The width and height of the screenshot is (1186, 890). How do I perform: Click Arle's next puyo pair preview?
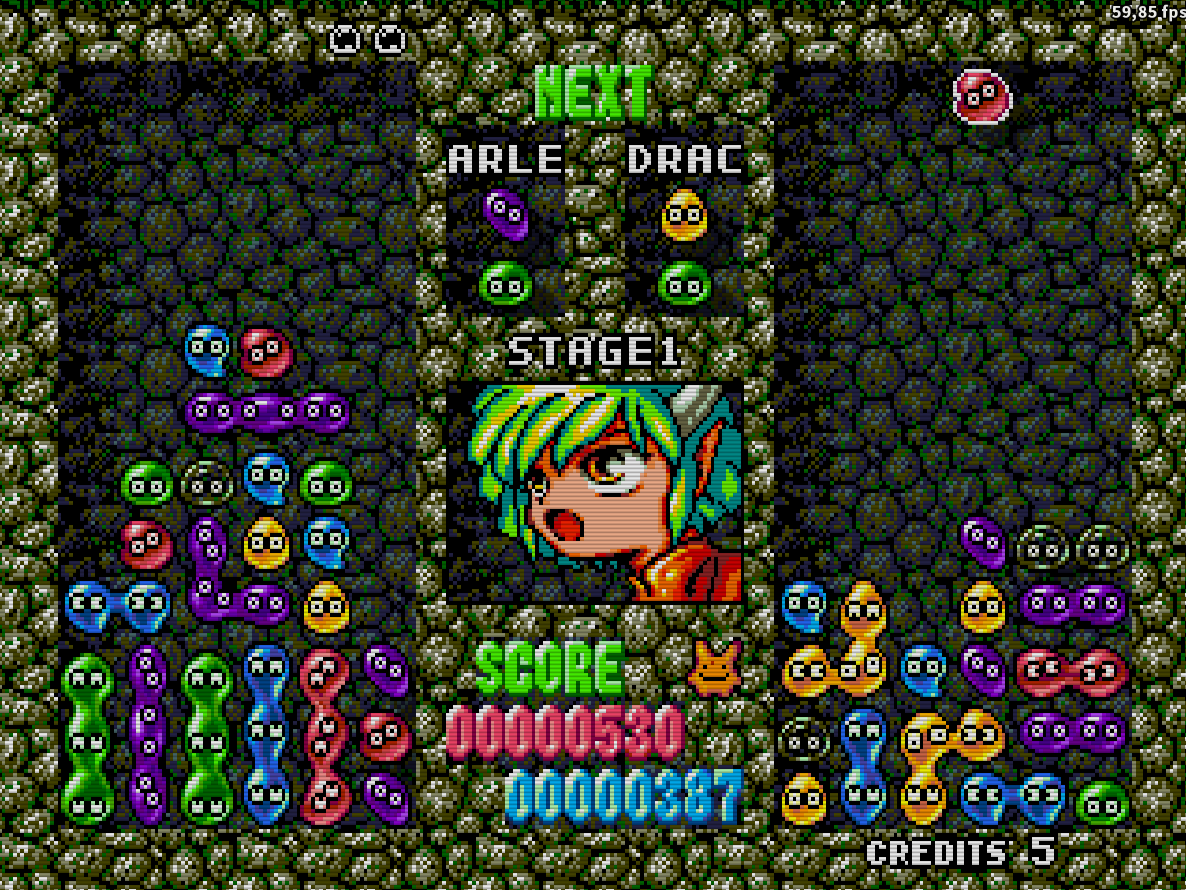[x=506, y=248]
